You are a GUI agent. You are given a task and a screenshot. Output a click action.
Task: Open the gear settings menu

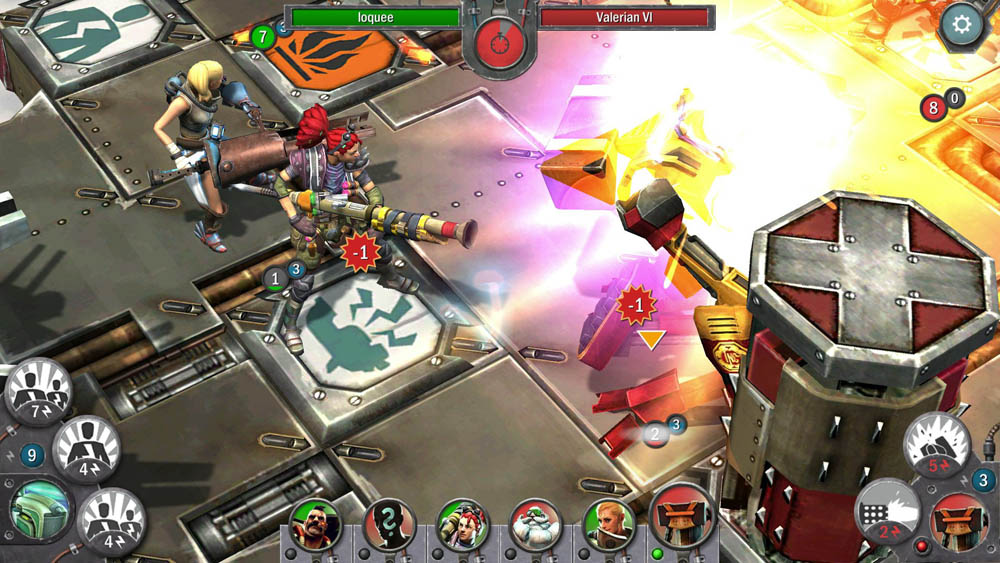962,25
